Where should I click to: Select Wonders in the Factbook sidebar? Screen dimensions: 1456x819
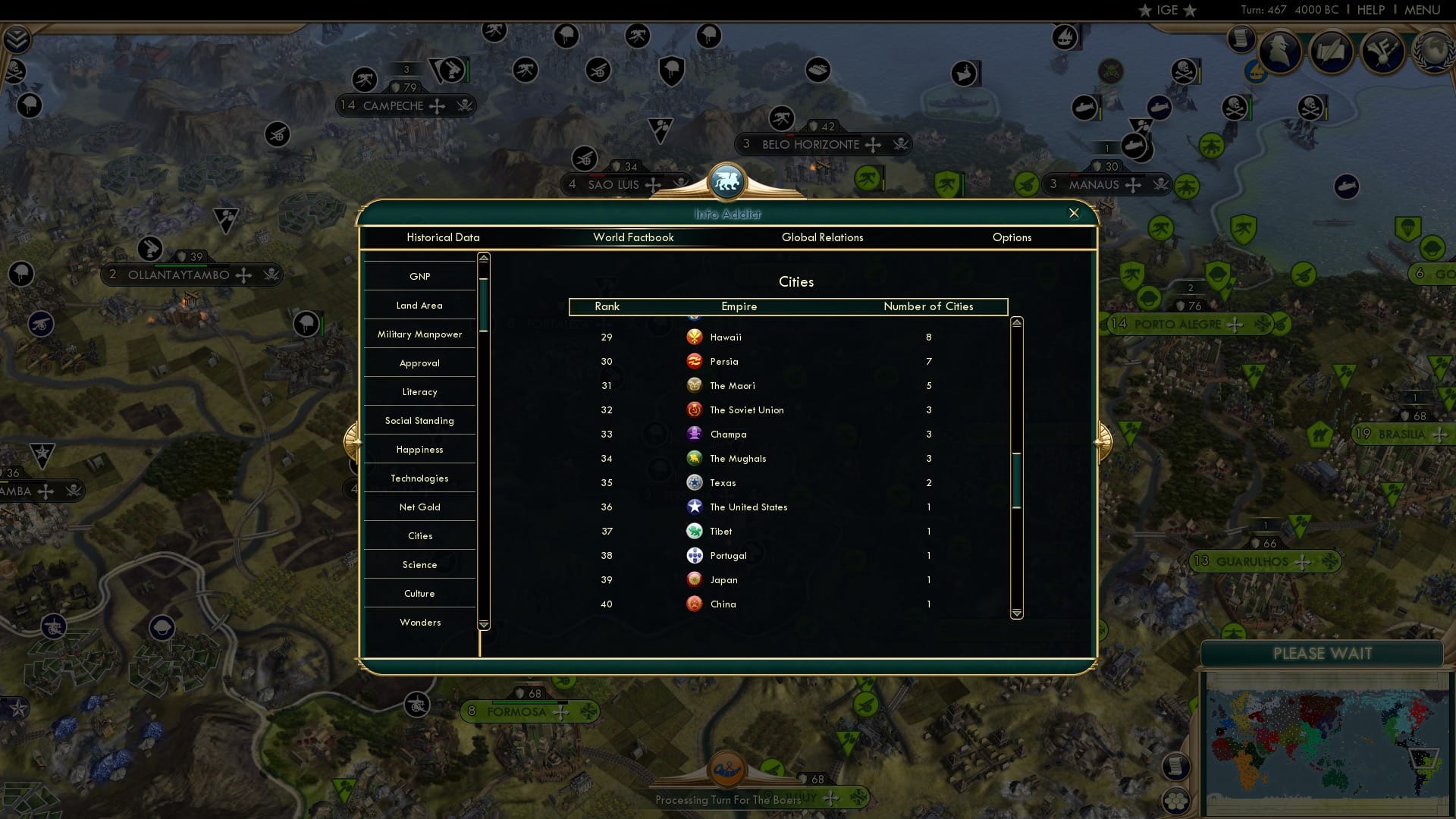pyautogui.click(x=419, y=622)
